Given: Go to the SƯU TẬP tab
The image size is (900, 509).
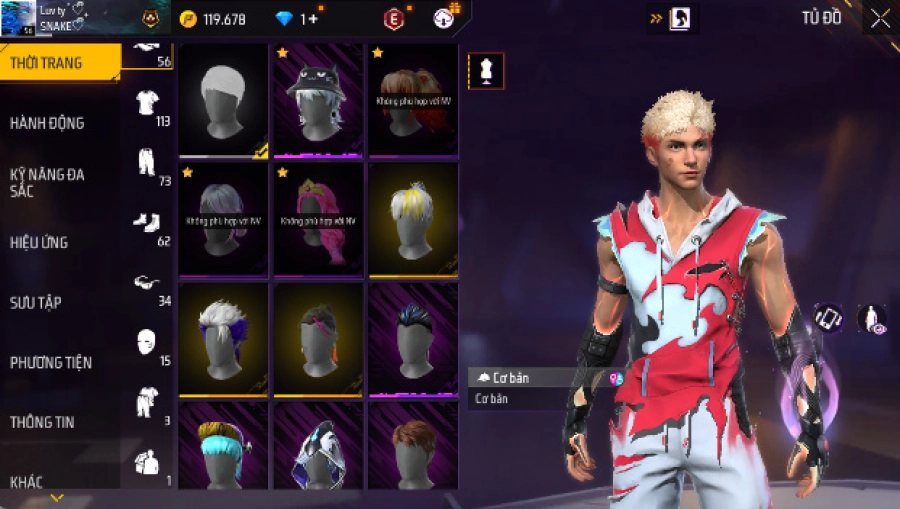Looking at the screenshot, I should [x=36, y=302].
